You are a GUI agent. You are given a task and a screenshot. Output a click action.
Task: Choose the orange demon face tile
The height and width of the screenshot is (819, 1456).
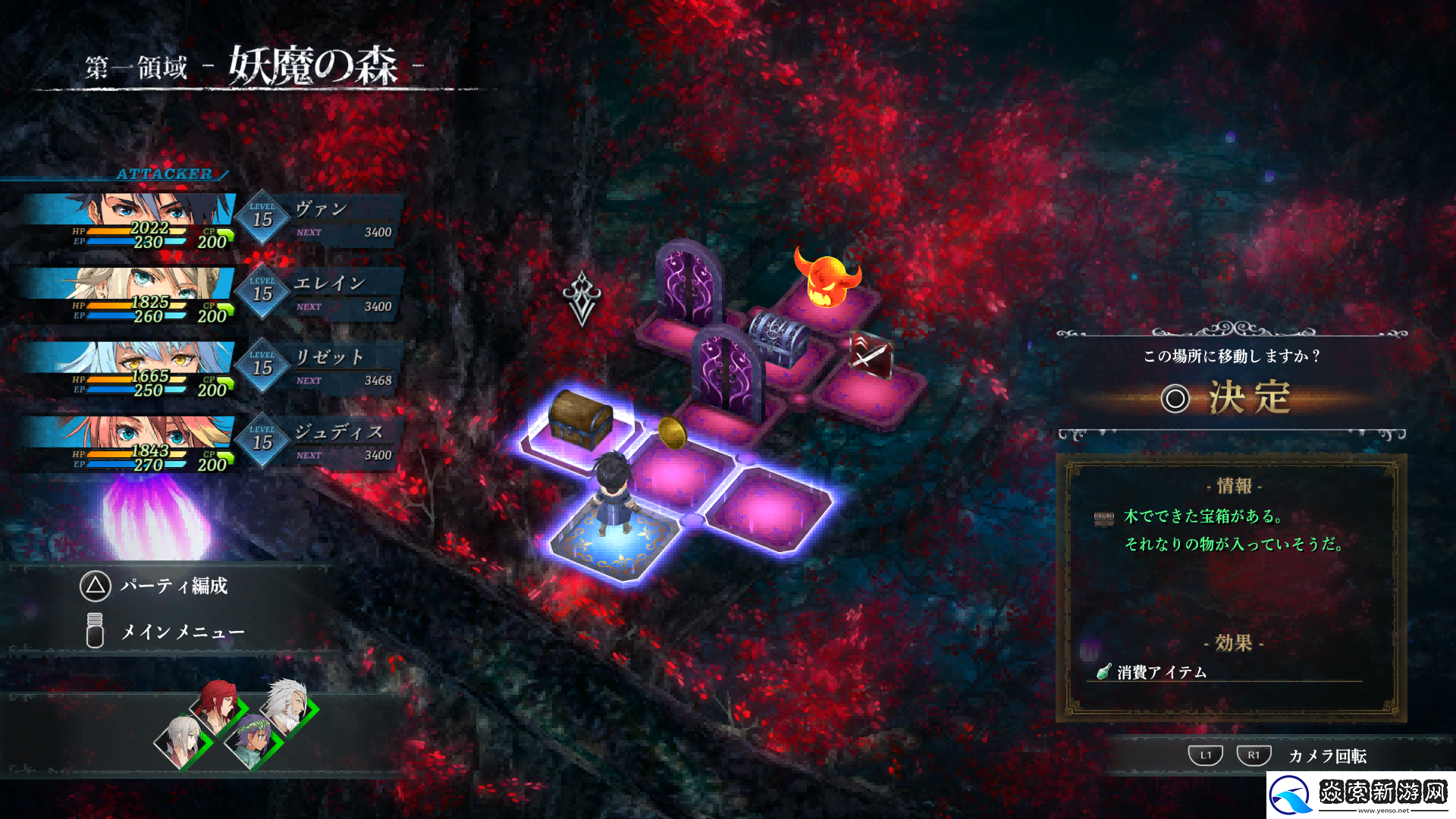[827, 279]
